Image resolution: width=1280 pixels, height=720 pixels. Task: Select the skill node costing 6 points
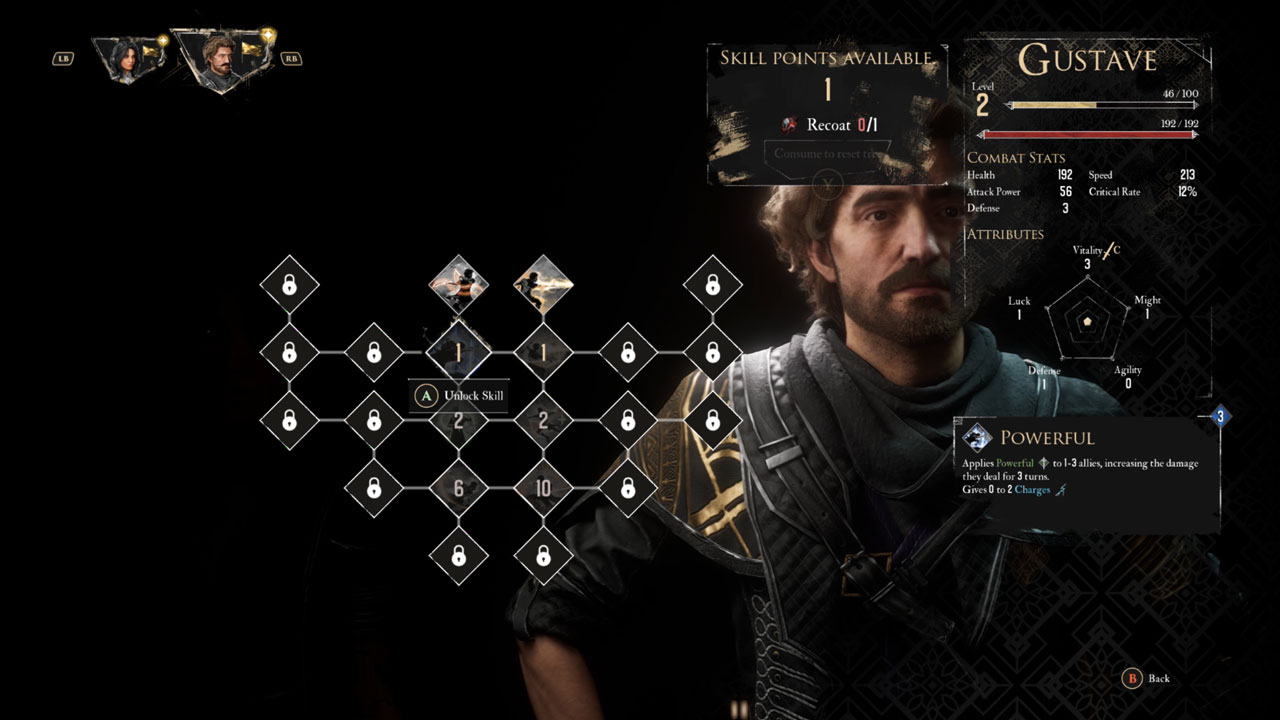pos(459,489)
